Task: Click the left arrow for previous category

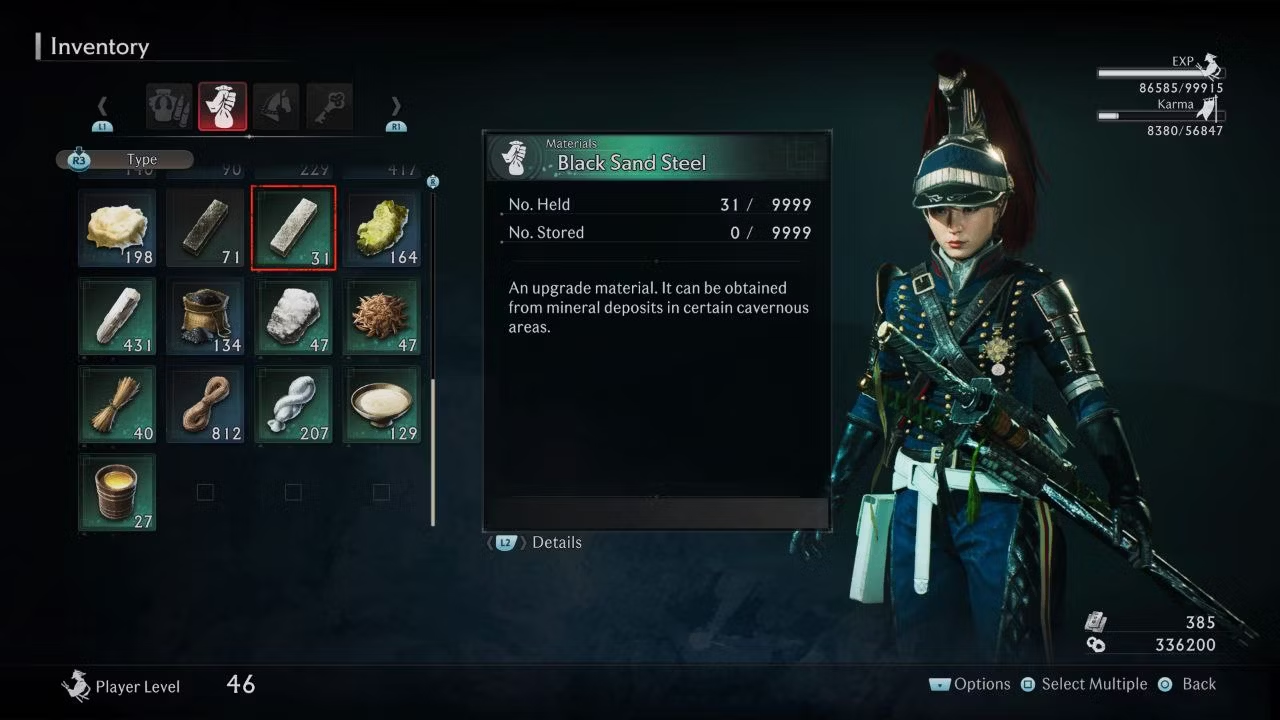Action: (102, 107)
